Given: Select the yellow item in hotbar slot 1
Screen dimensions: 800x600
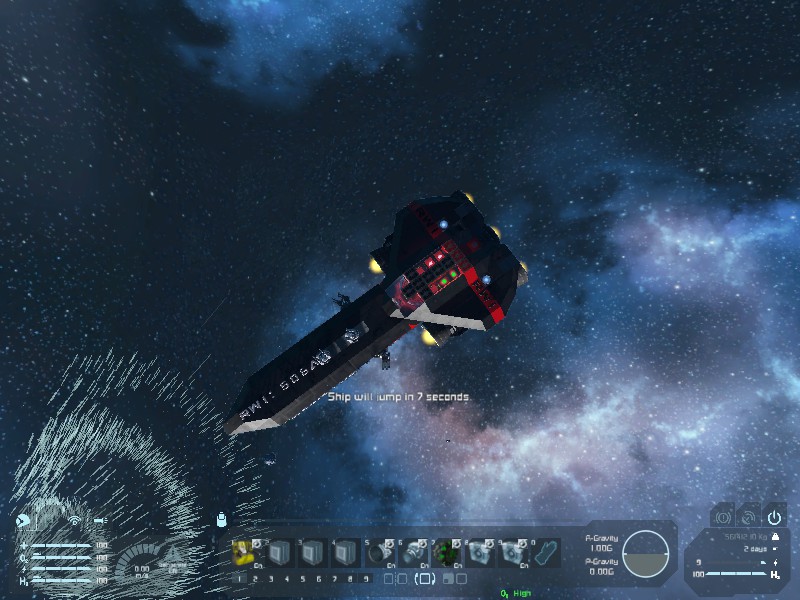Looking at the screenshot, I should [x=244, y=552].
